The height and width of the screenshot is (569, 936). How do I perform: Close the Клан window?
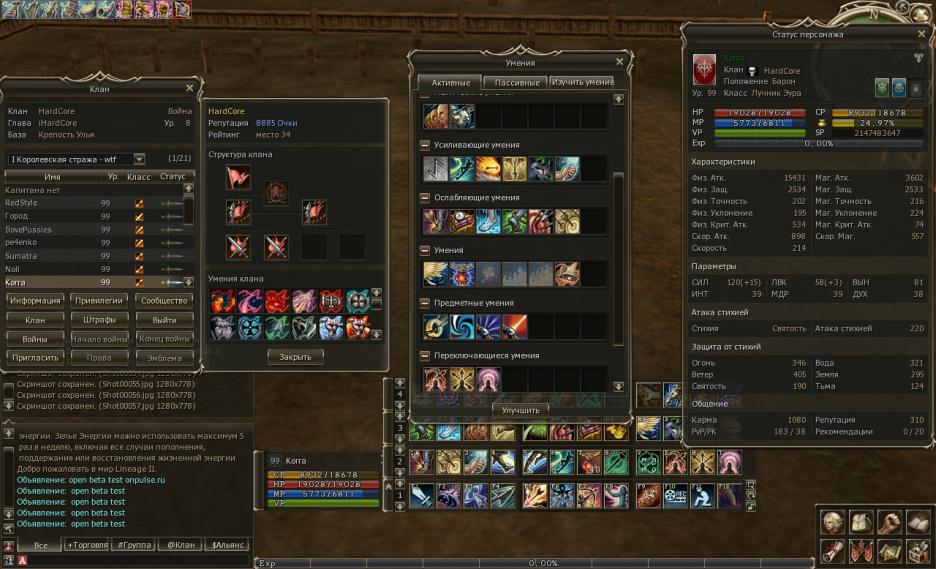click(x=189, y=88)
